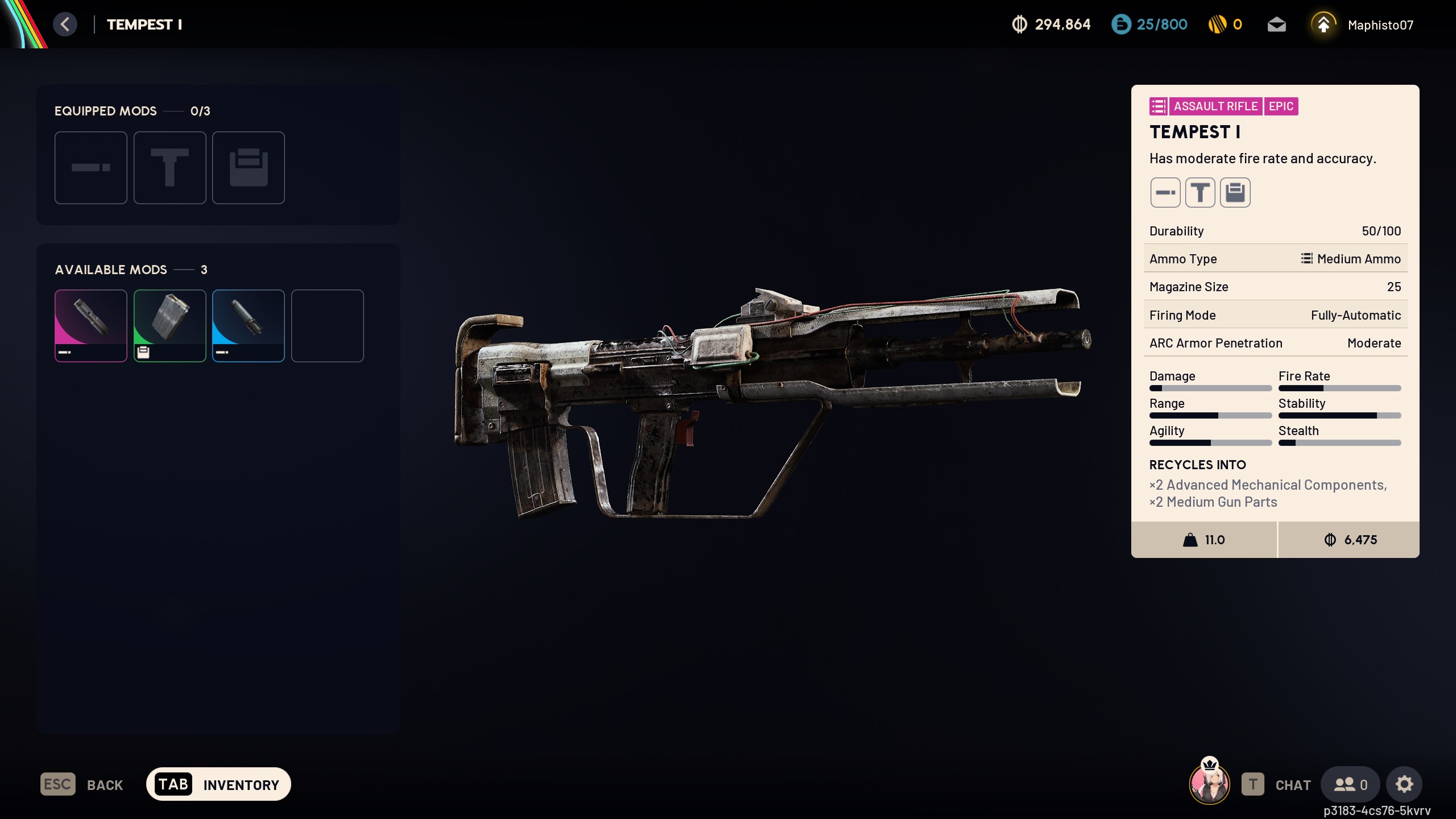Choose the green magazine mod
Image resolution: width=1456 pixels, height=819 pixels.
169,325
